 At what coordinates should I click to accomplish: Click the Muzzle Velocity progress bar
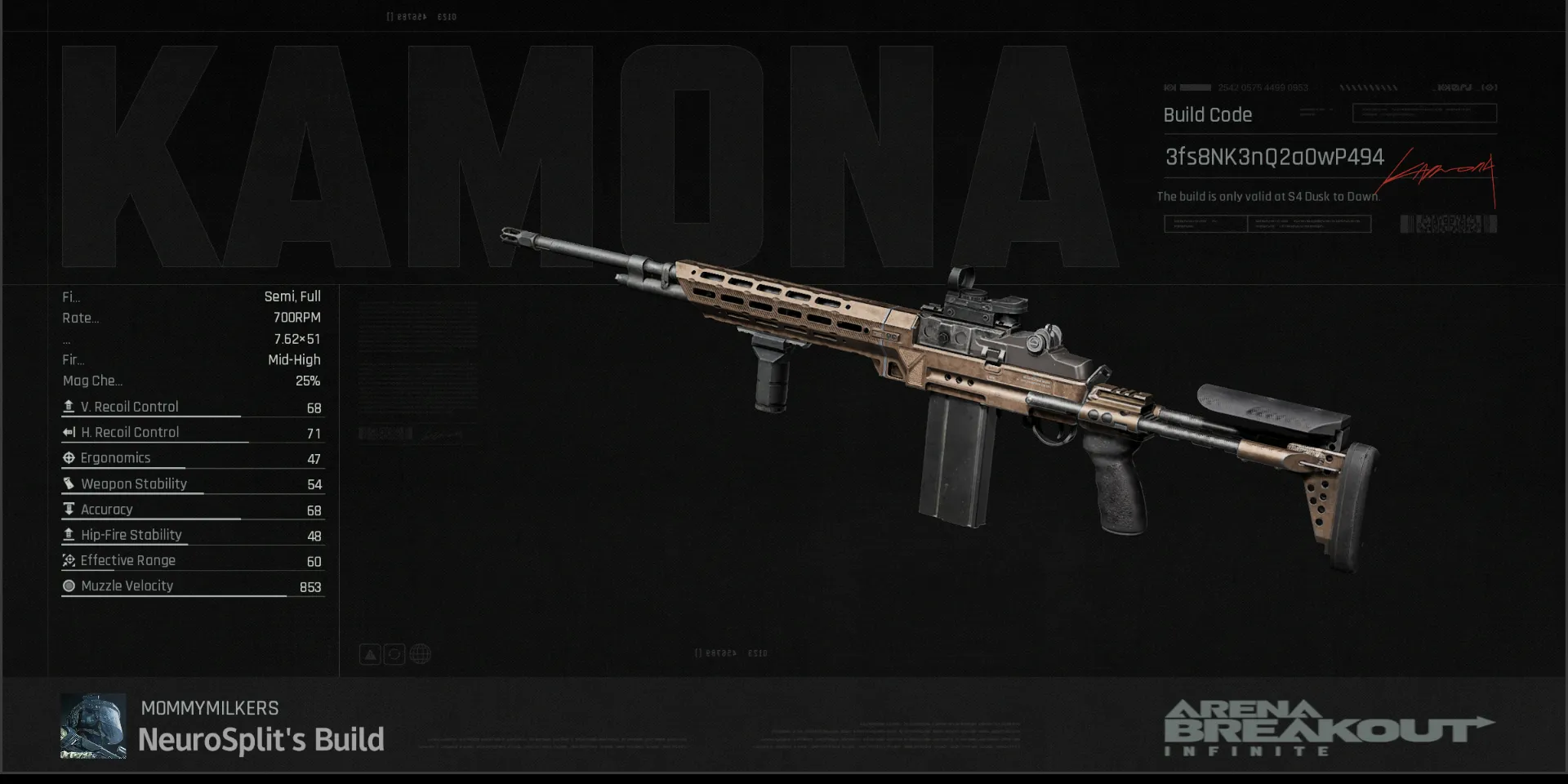coord(192,597)
